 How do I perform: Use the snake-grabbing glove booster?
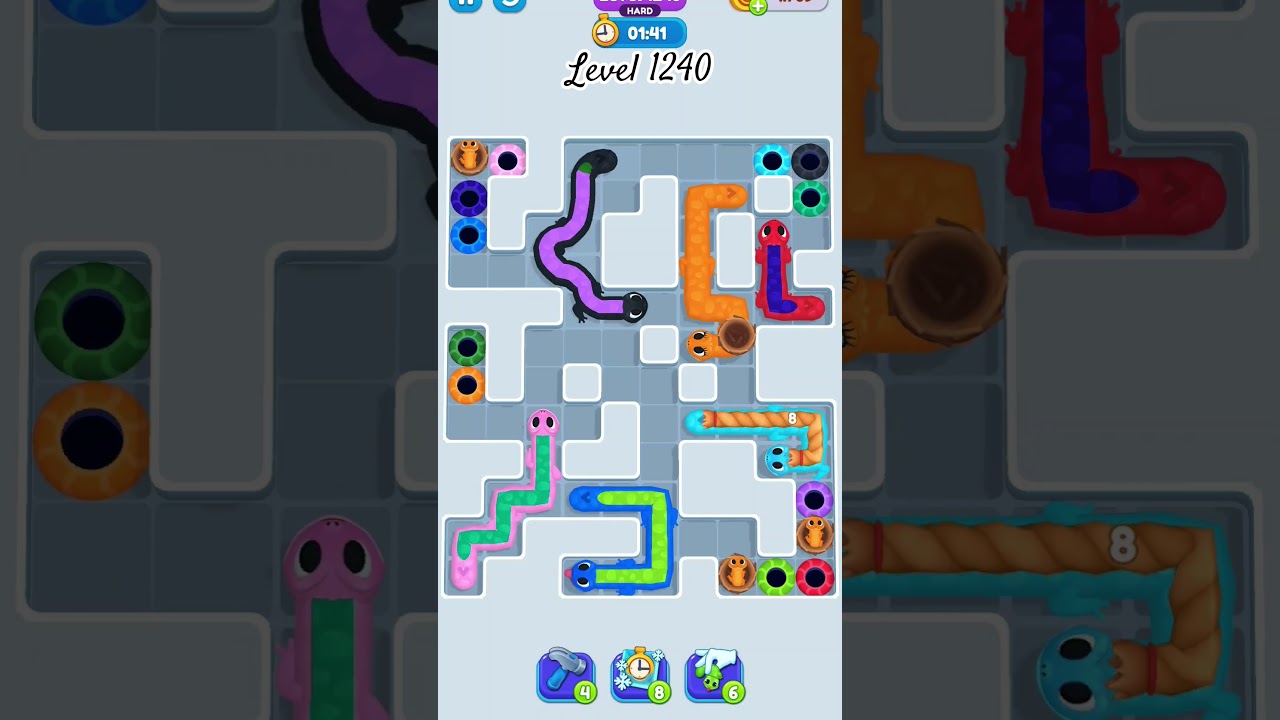tap(714, 675)
